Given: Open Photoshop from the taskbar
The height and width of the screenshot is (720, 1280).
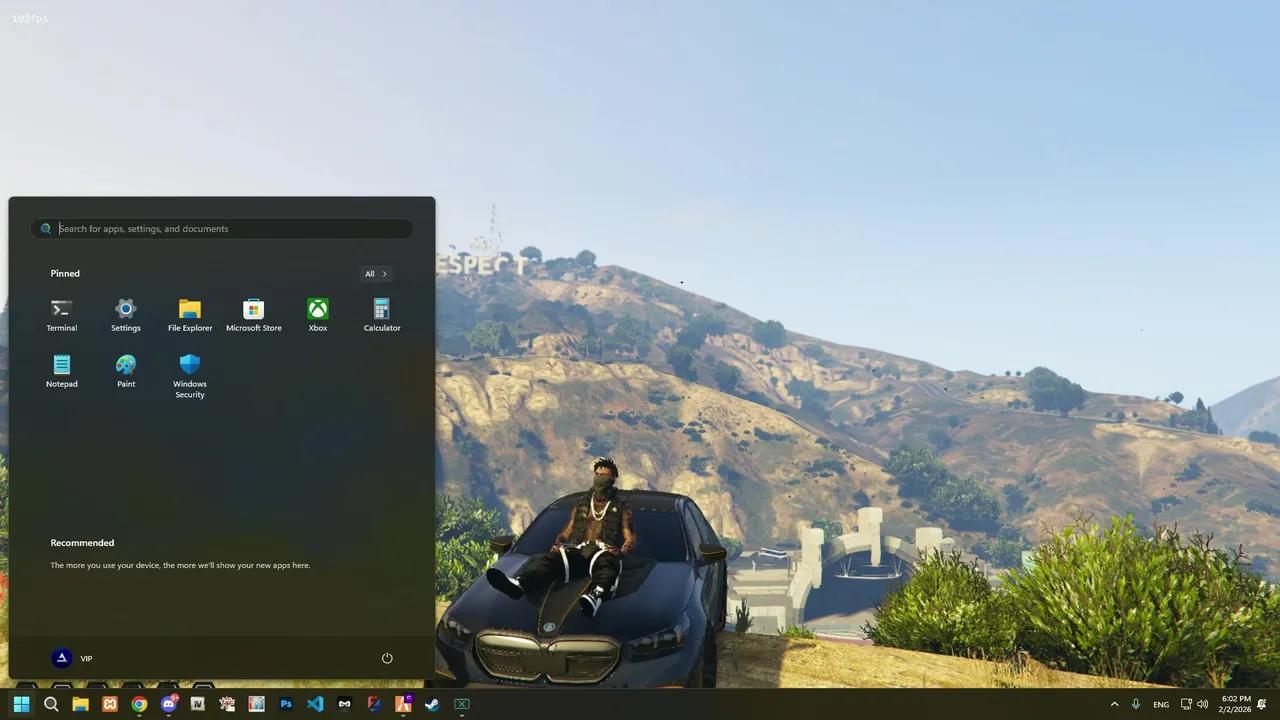Looking at the screenshot, I should pos(286,704).
